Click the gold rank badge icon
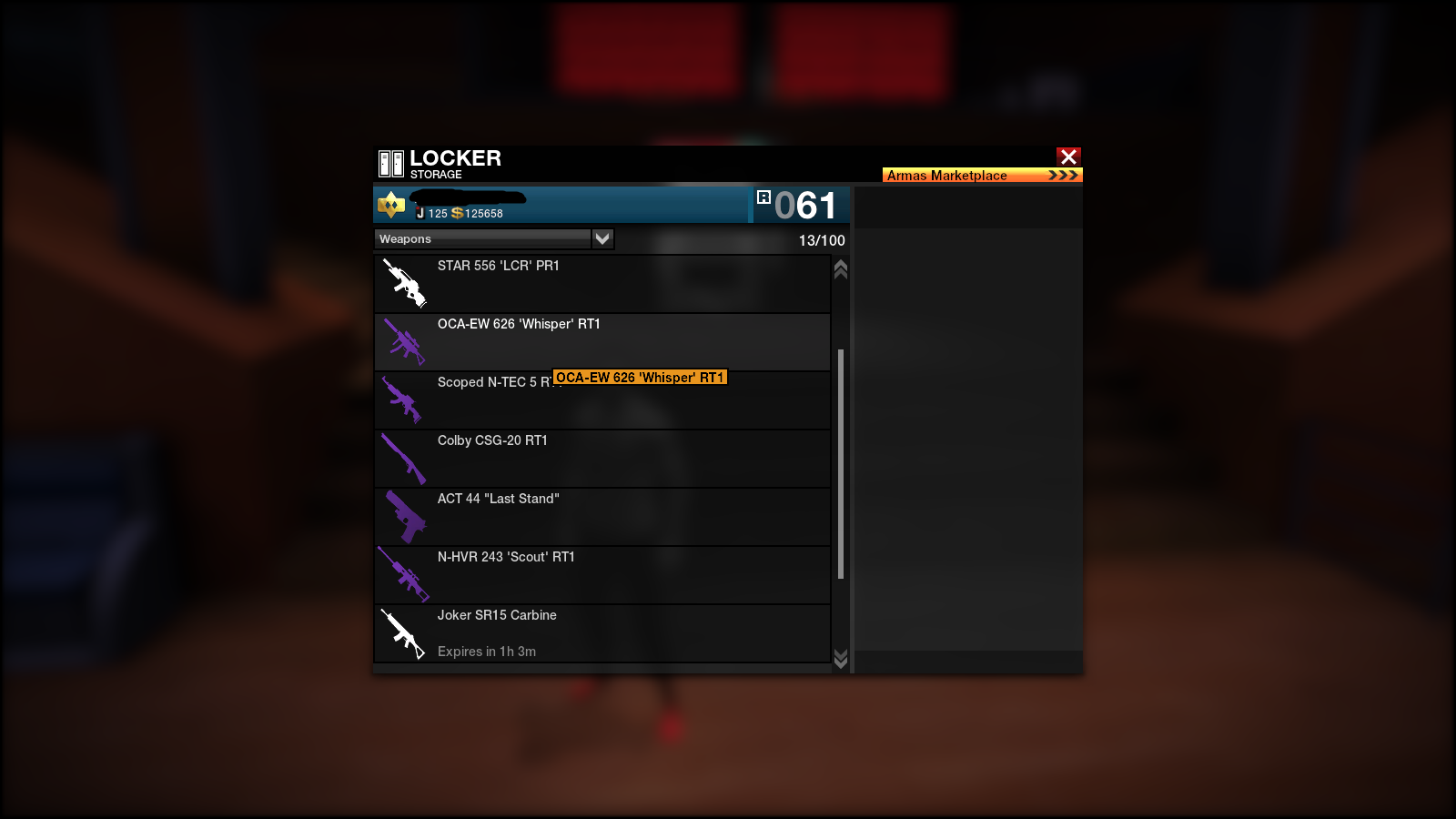Image resolution: width=1456 pixels, height=819 pixels. pos(391,206)
